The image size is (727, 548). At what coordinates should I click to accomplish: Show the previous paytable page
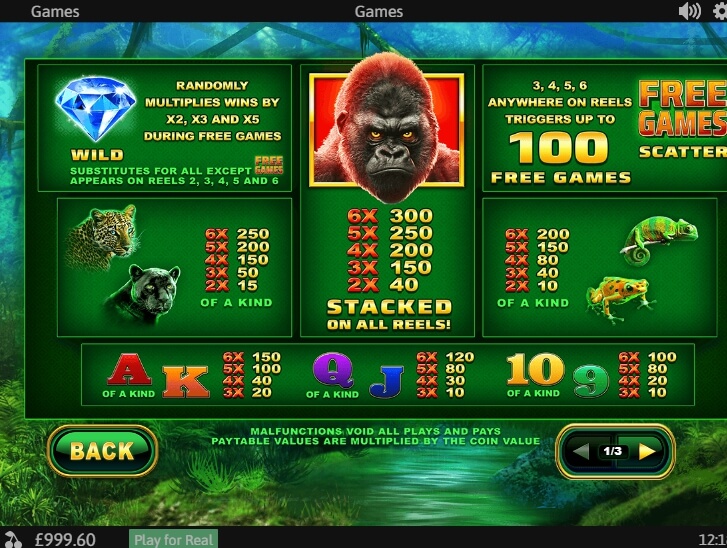click(x=581, y=451)
